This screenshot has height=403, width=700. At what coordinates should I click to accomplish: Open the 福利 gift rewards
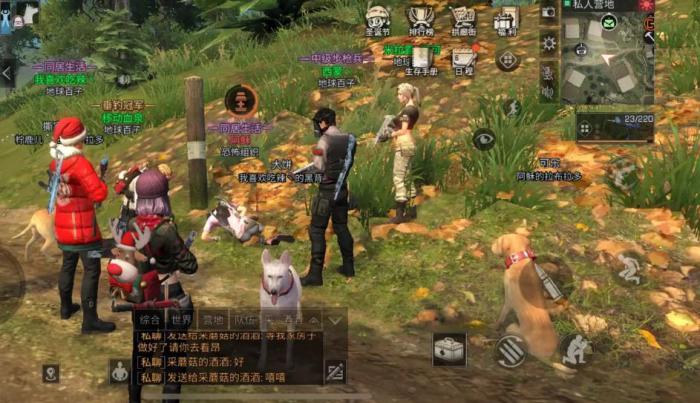coord(506,18)
